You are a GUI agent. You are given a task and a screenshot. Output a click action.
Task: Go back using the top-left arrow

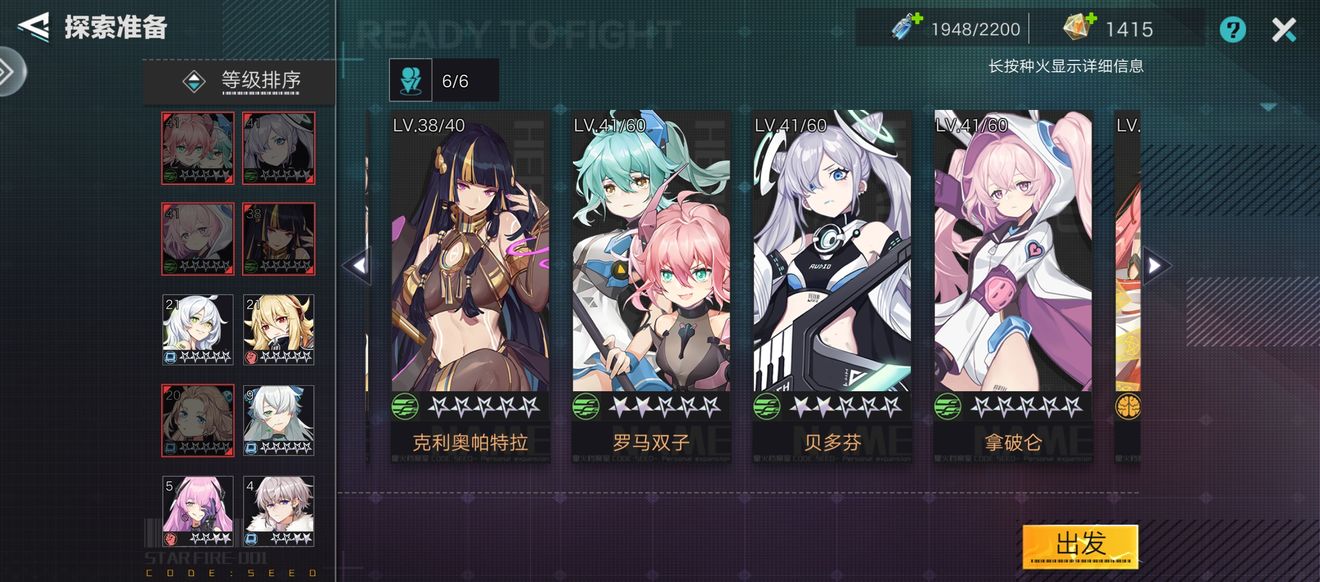[x=33, y=27]
